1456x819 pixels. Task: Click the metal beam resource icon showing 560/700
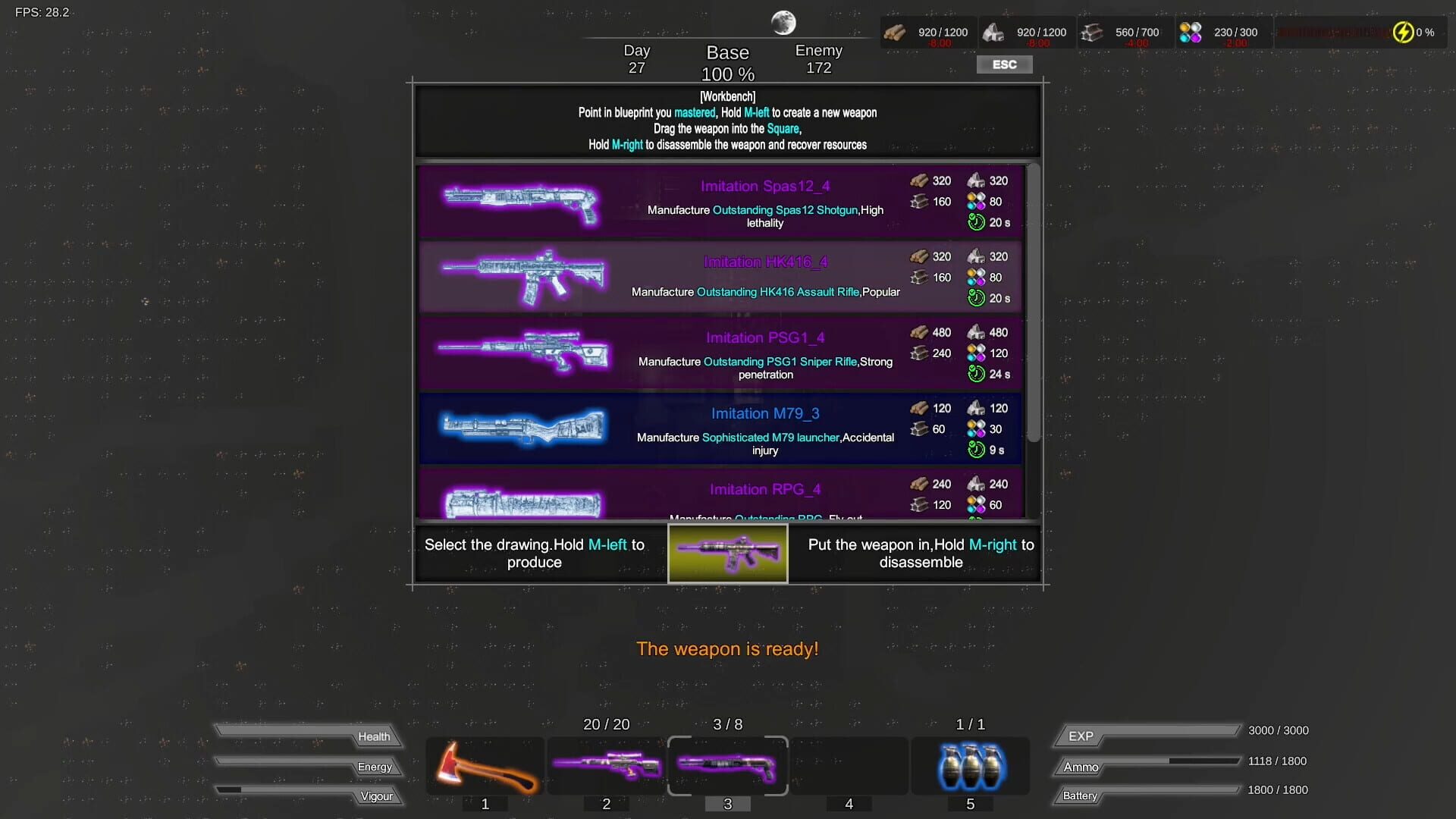pos(1093,31)
